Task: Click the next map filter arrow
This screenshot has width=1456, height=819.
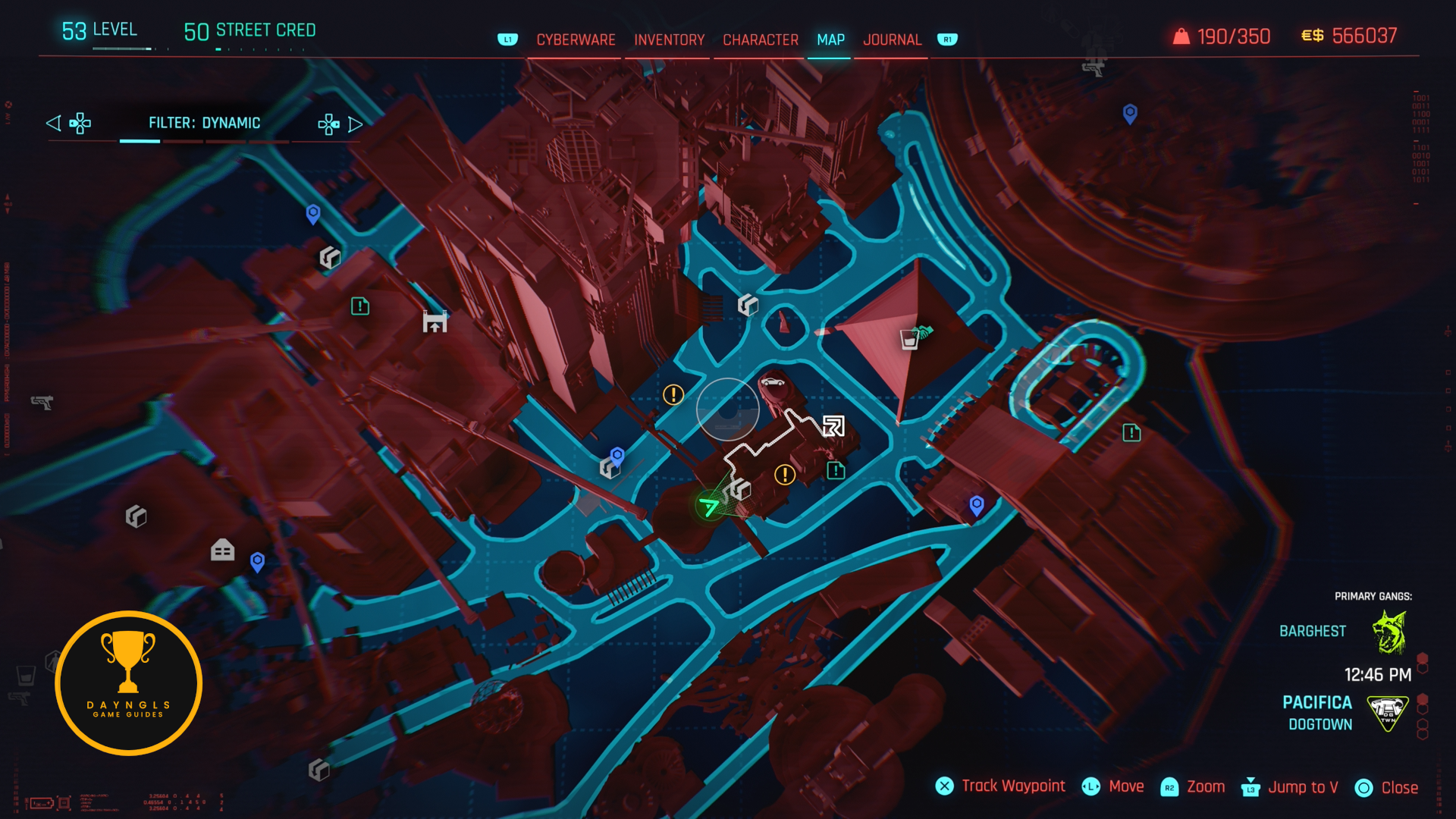Action: pyautogui.click(x=355, y=124)
